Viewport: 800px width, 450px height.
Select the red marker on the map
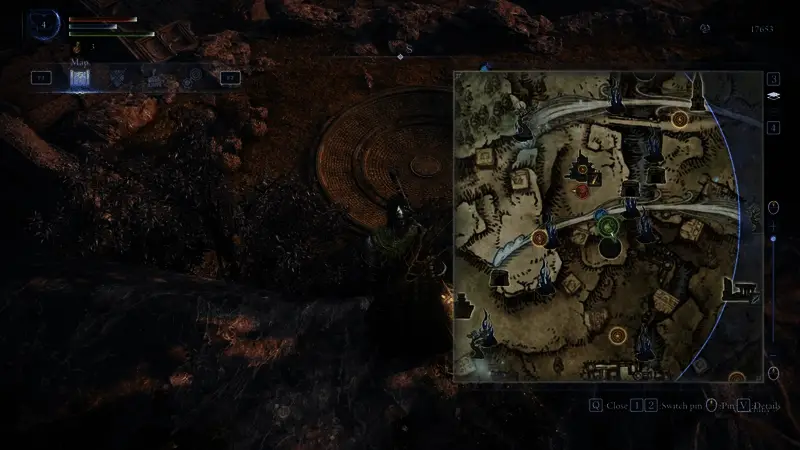pos(582,188)
